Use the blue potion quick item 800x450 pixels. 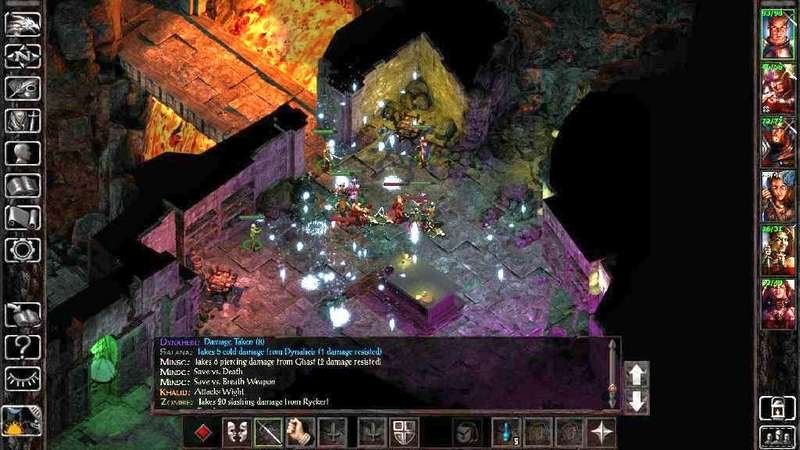507,431
